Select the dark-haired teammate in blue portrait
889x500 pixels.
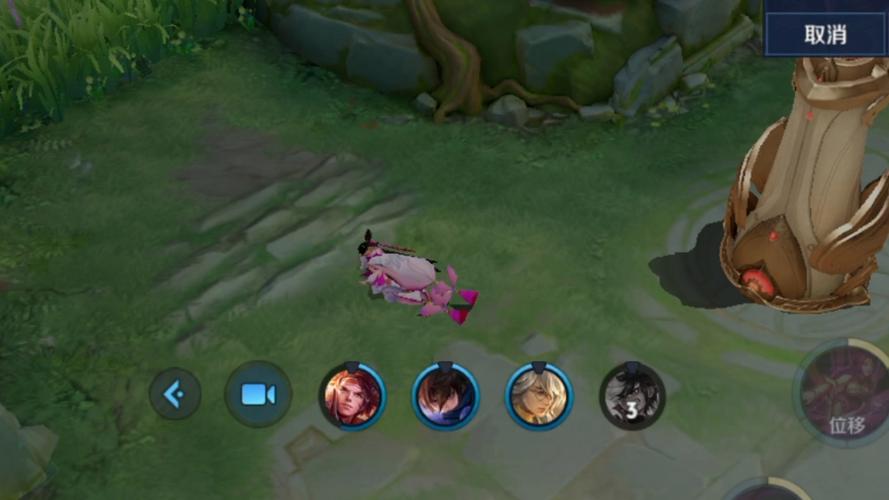[x=445, y=396]
